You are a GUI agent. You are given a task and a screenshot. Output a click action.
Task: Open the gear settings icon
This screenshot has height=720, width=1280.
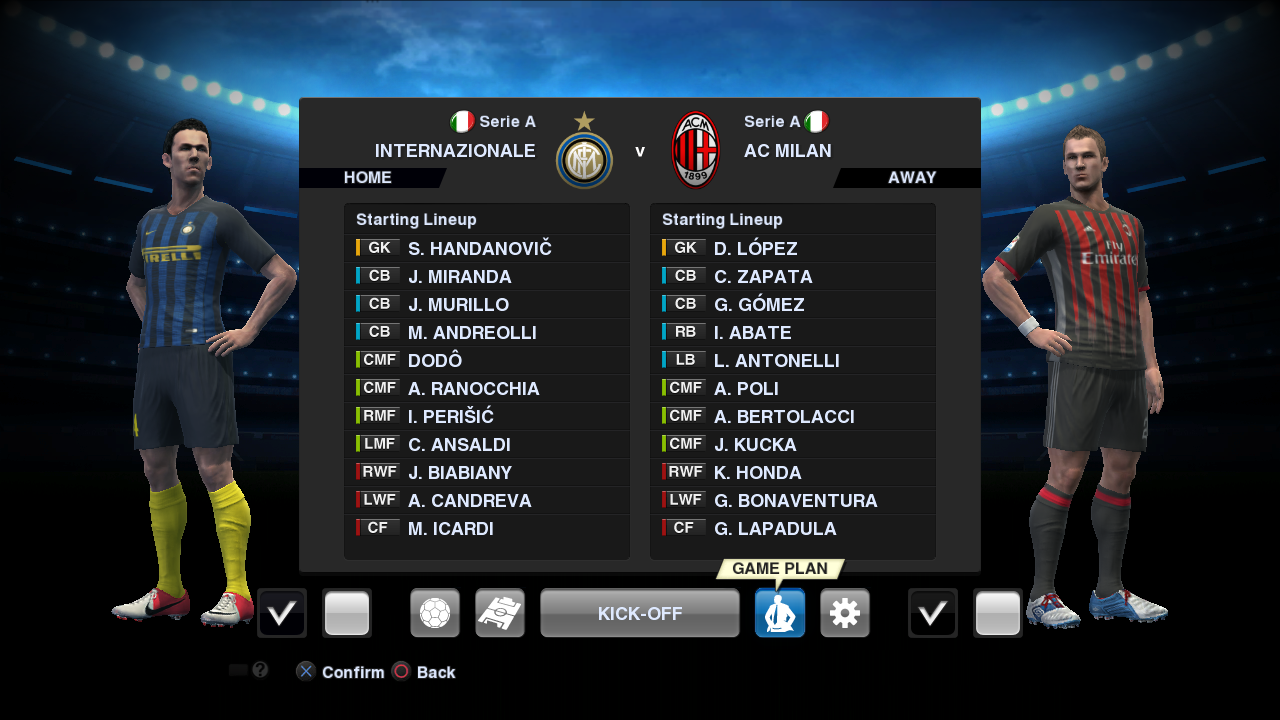845,613
